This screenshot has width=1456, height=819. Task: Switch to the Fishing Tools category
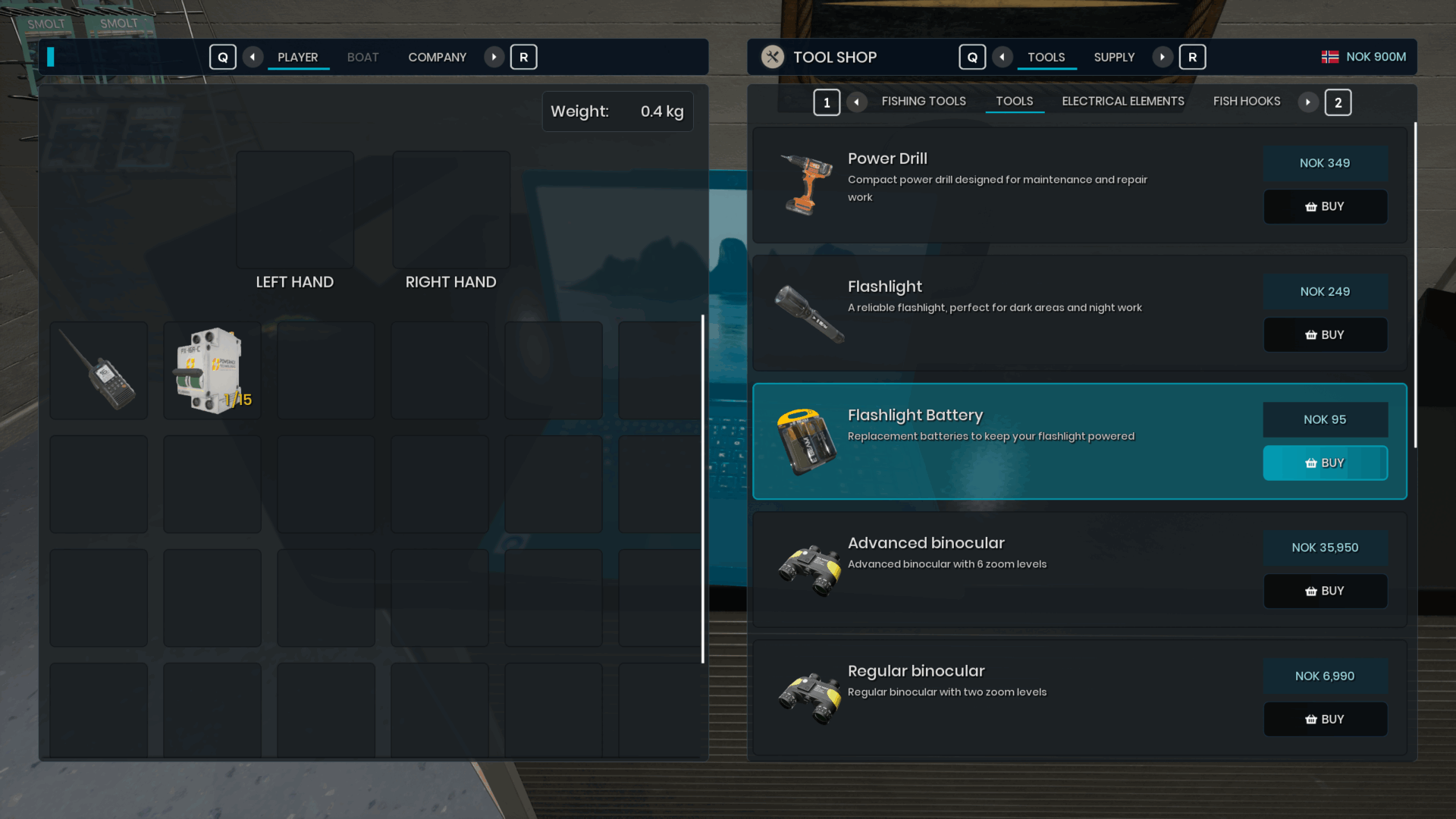point(923,102)
